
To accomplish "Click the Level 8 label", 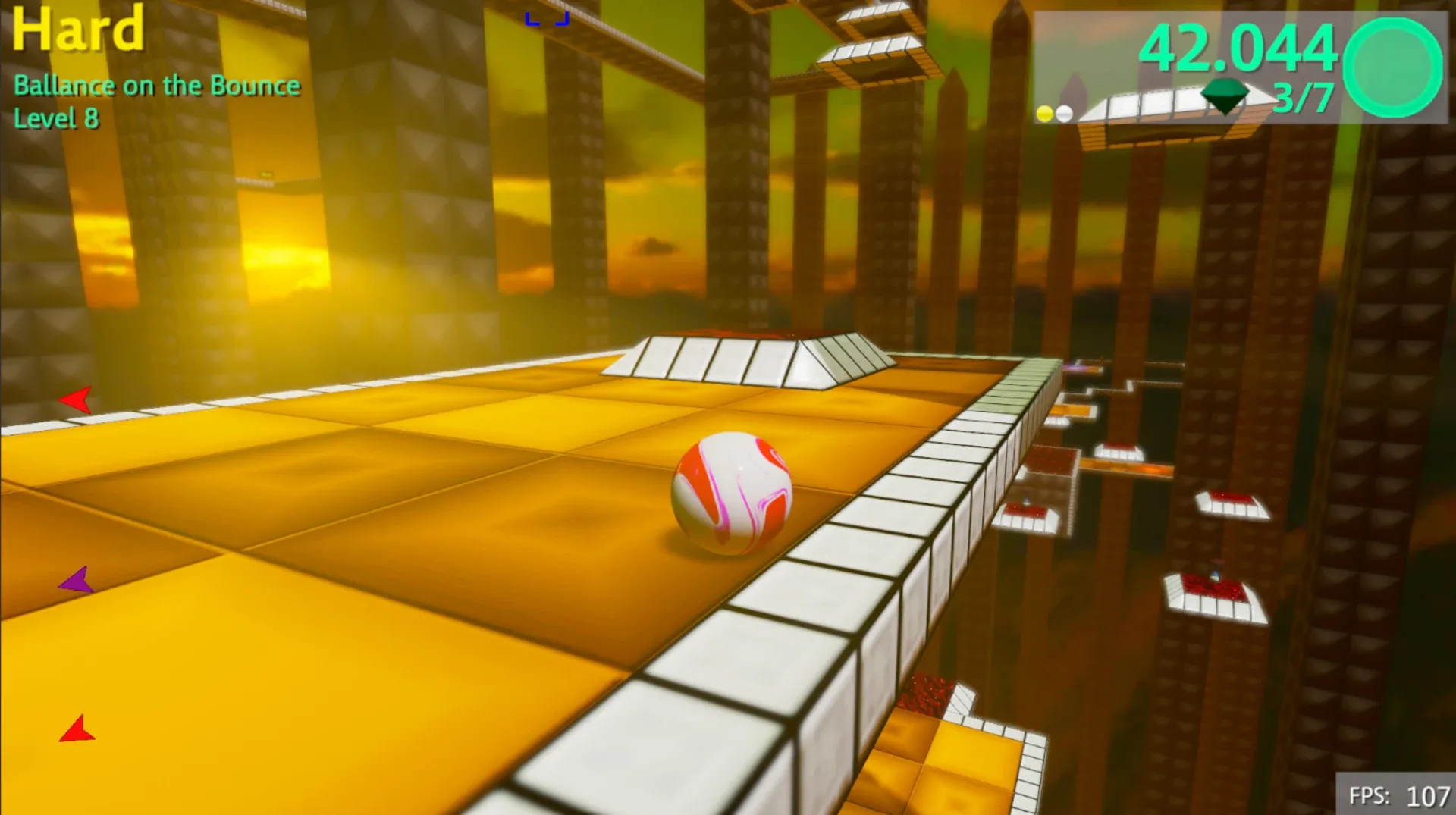I will [57, 118].
